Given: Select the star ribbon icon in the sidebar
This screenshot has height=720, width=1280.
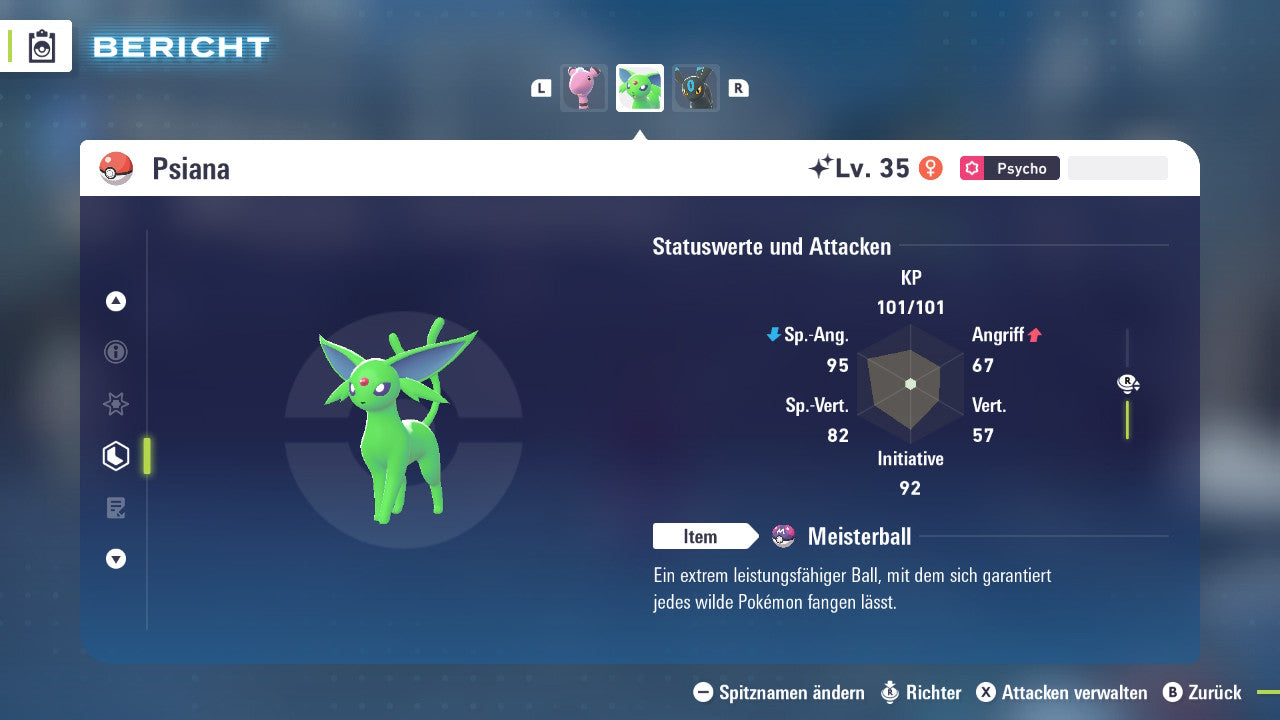Looking at the screenshot, I should click(115, 404).
